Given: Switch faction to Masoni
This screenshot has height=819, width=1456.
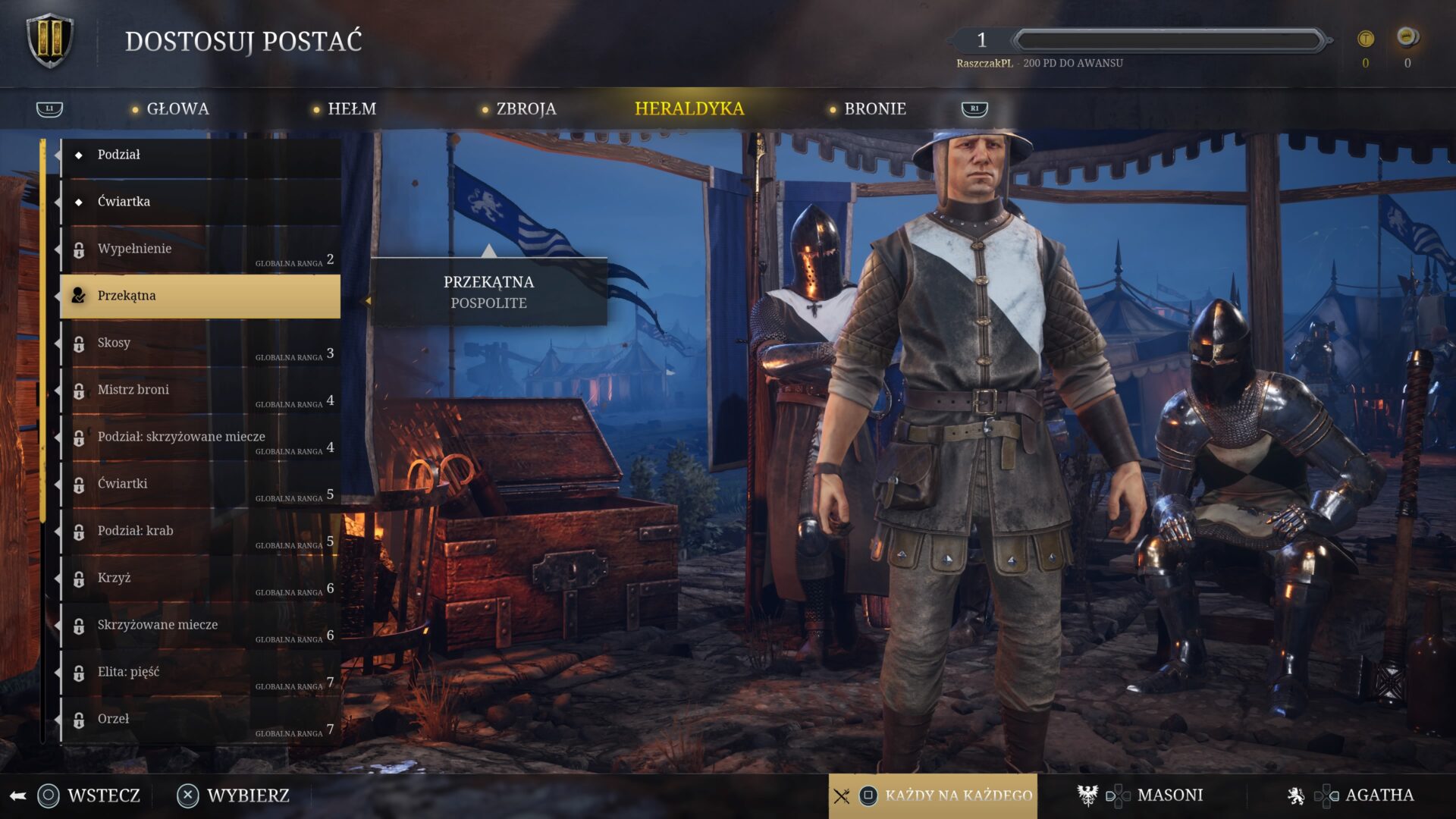Looking at the screenshot, I should point(1169,795).
